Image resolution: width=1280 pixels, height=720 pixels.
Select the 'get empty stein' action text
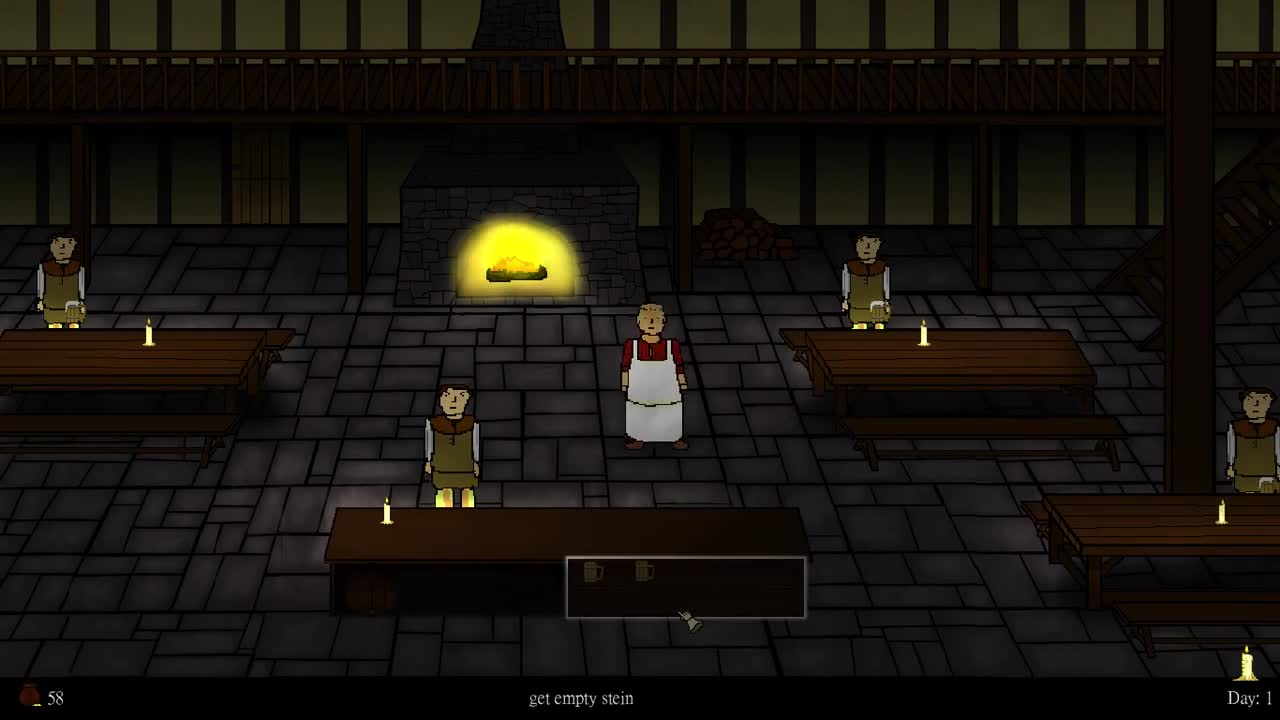(x=583, y=699)
